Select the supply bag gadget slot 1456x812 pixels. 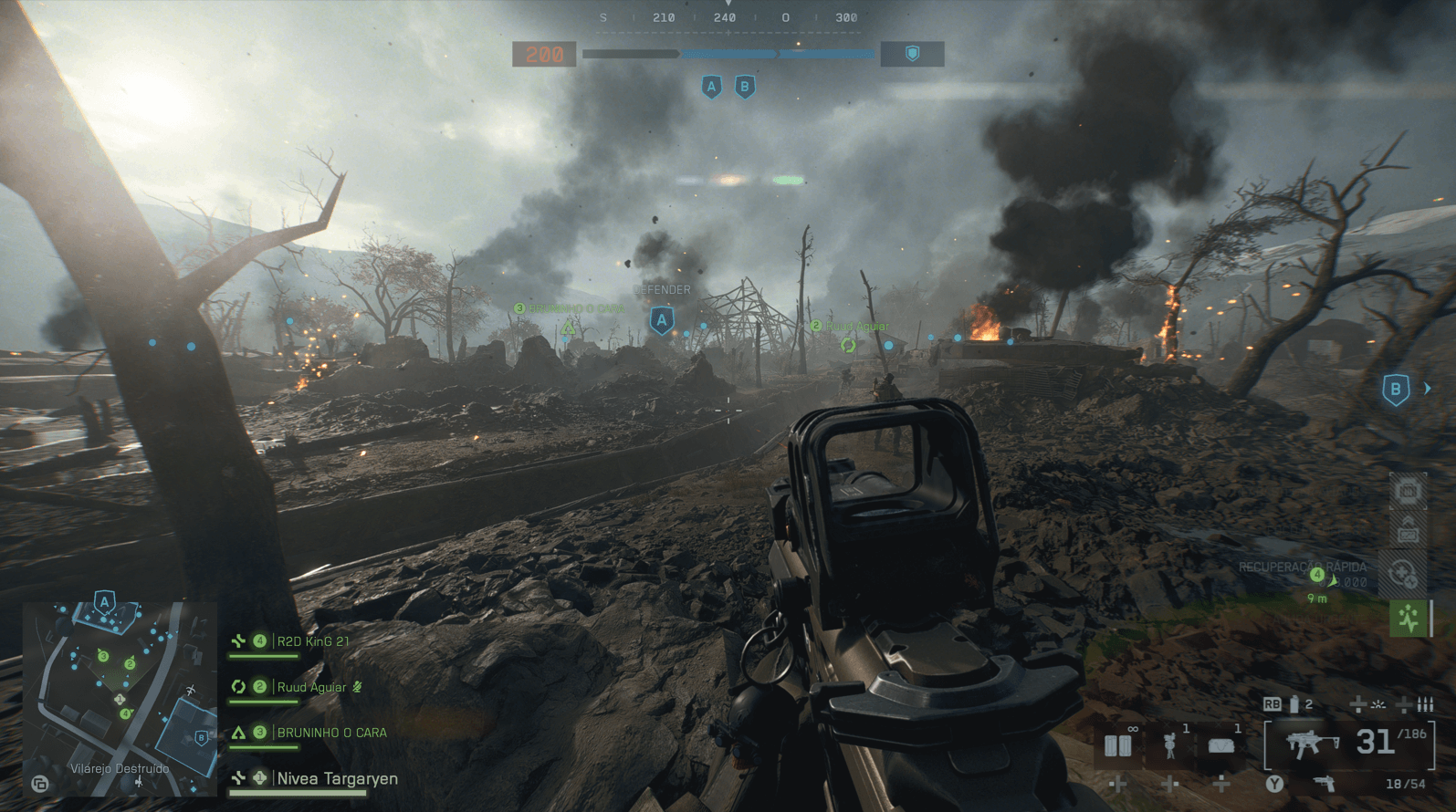[x=1221, y=746]
